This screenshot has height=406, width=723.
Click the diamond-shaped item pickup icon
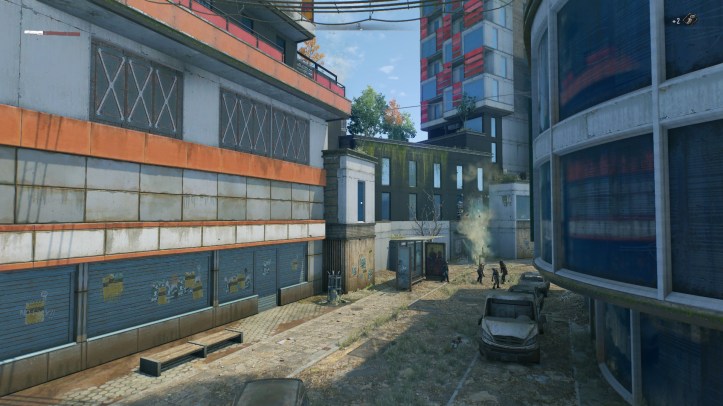(x=690, y=19)
